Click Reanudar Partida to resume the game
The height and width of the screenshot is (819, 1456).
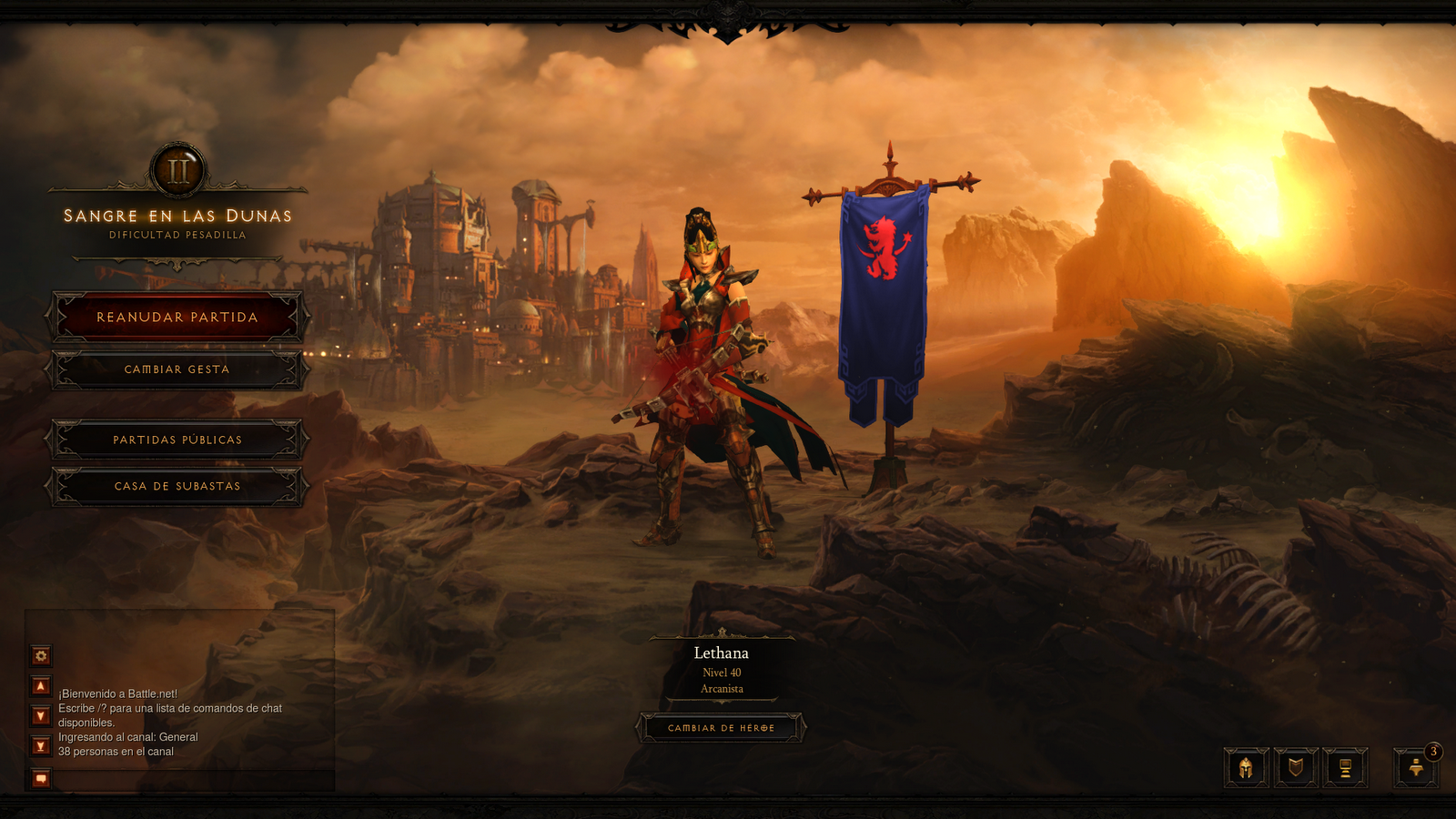(x=177, y=317)
